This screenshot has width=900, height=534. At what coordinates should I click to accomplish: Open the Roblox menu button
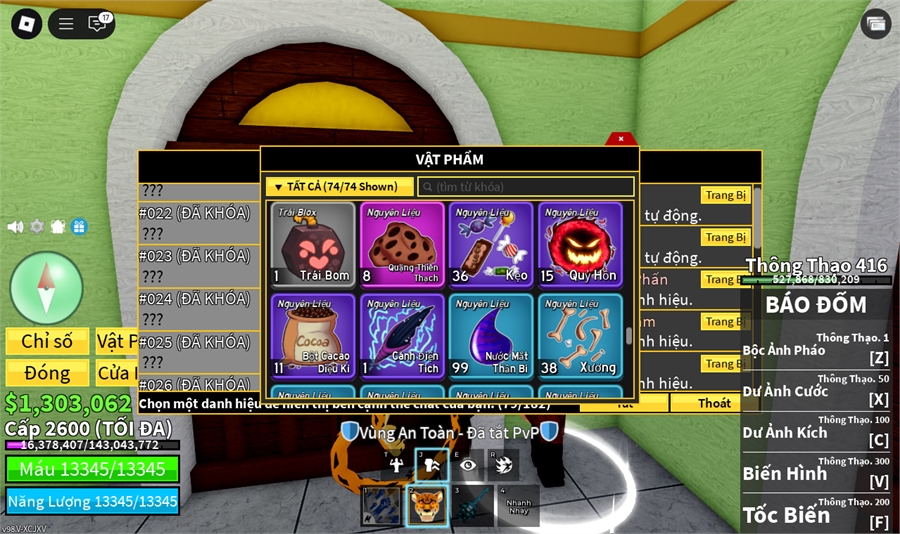point(24,23)
